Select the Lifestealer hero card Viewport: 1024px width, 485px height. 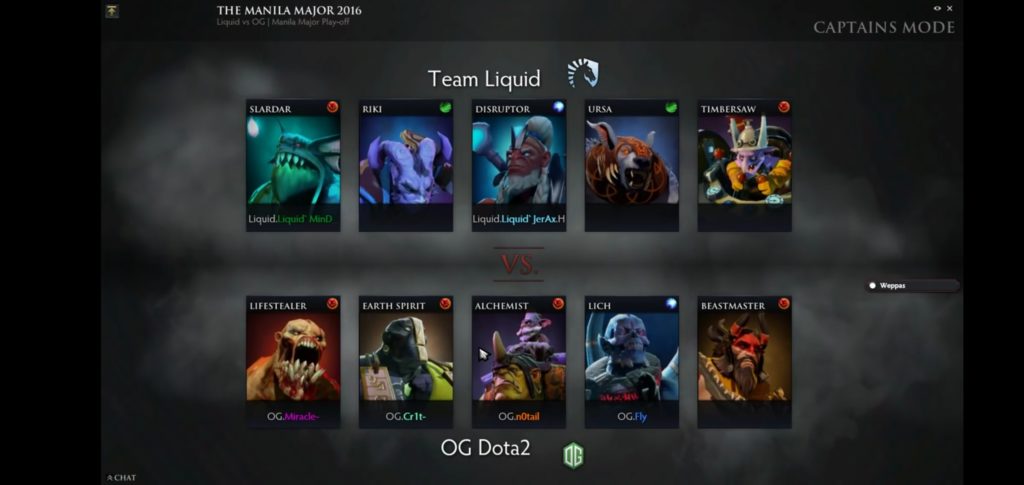pos(293,358)
